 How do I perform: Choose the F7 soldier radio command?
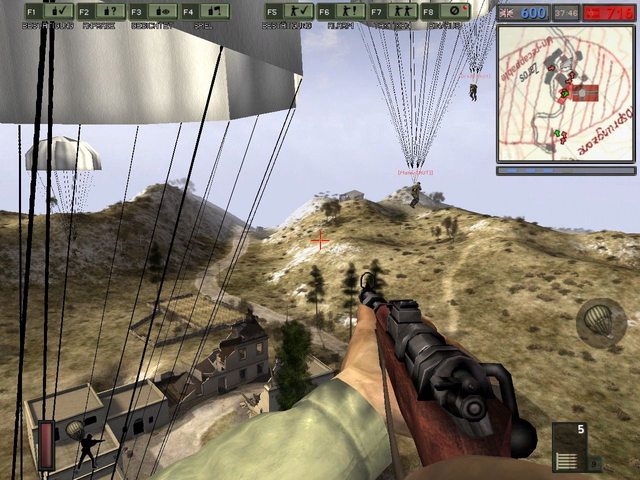coord(394,12)
